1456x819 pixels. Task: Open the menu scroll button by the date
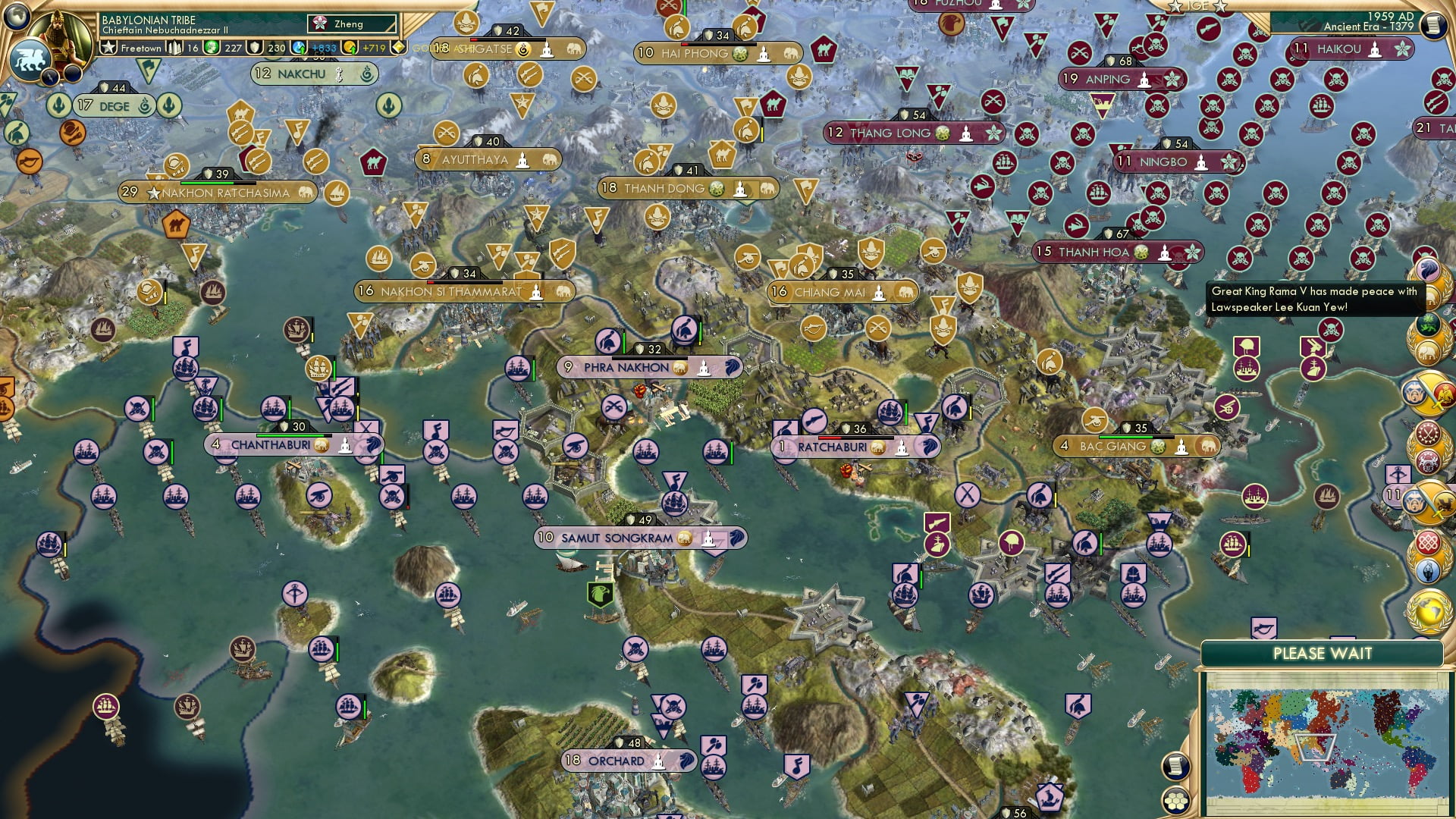[1433, 24]
